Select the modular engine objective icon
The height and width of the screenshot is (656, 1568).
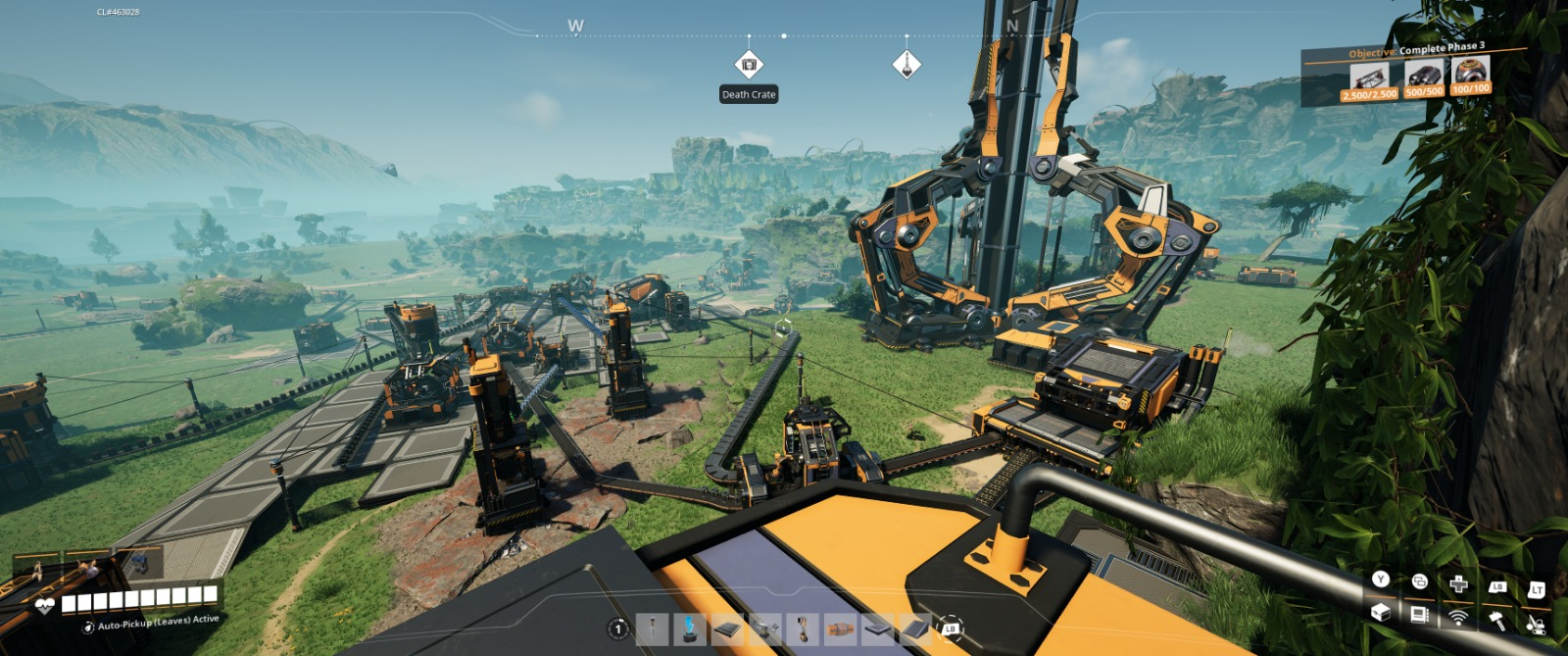click(1424, 76)
